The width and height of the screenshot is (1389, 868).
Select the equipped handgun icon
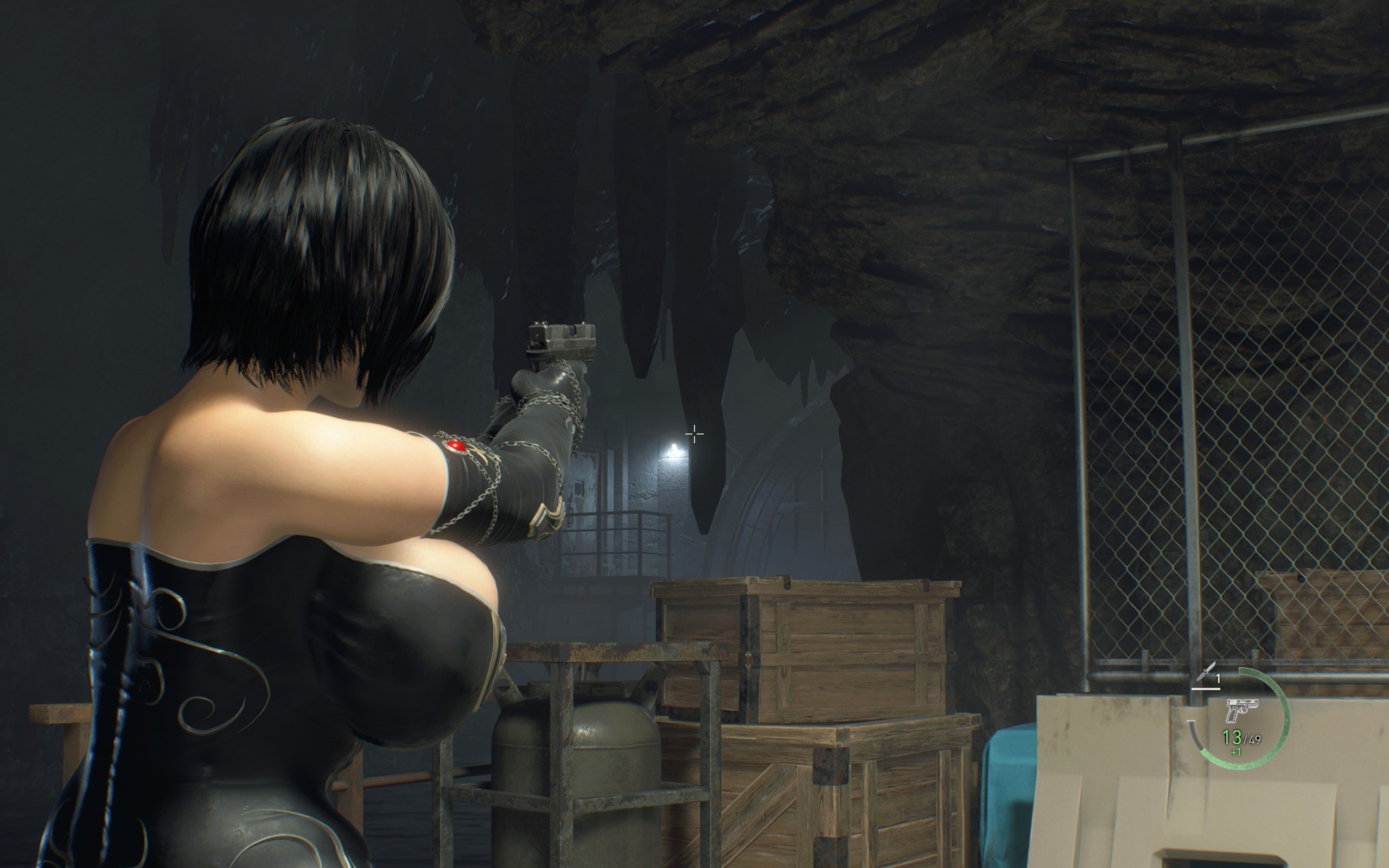pyautogui.click(x=1241, y=710)
